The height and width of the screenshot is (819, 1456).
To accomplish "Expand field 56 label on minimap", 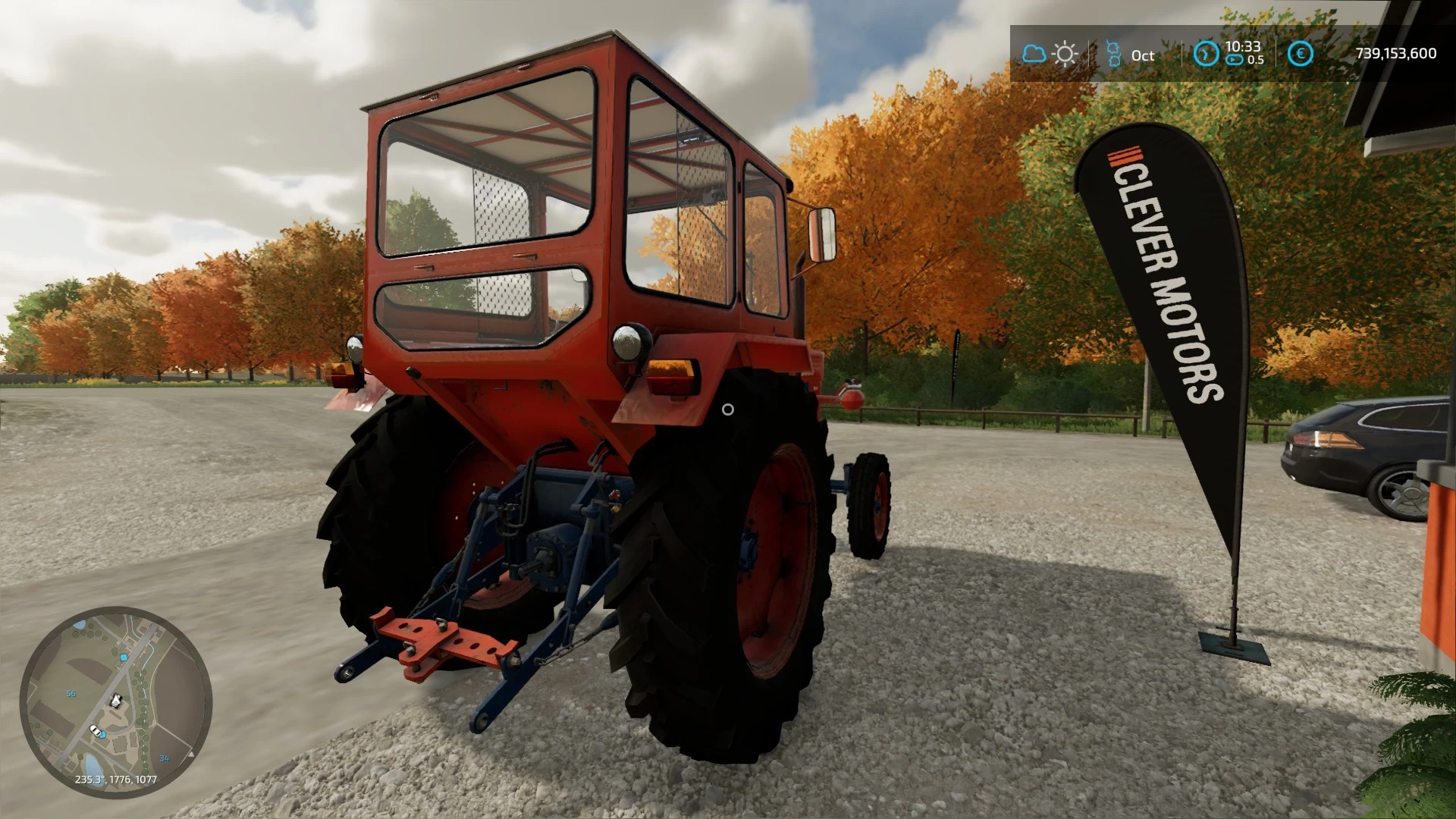I will [x=71, y=693].
